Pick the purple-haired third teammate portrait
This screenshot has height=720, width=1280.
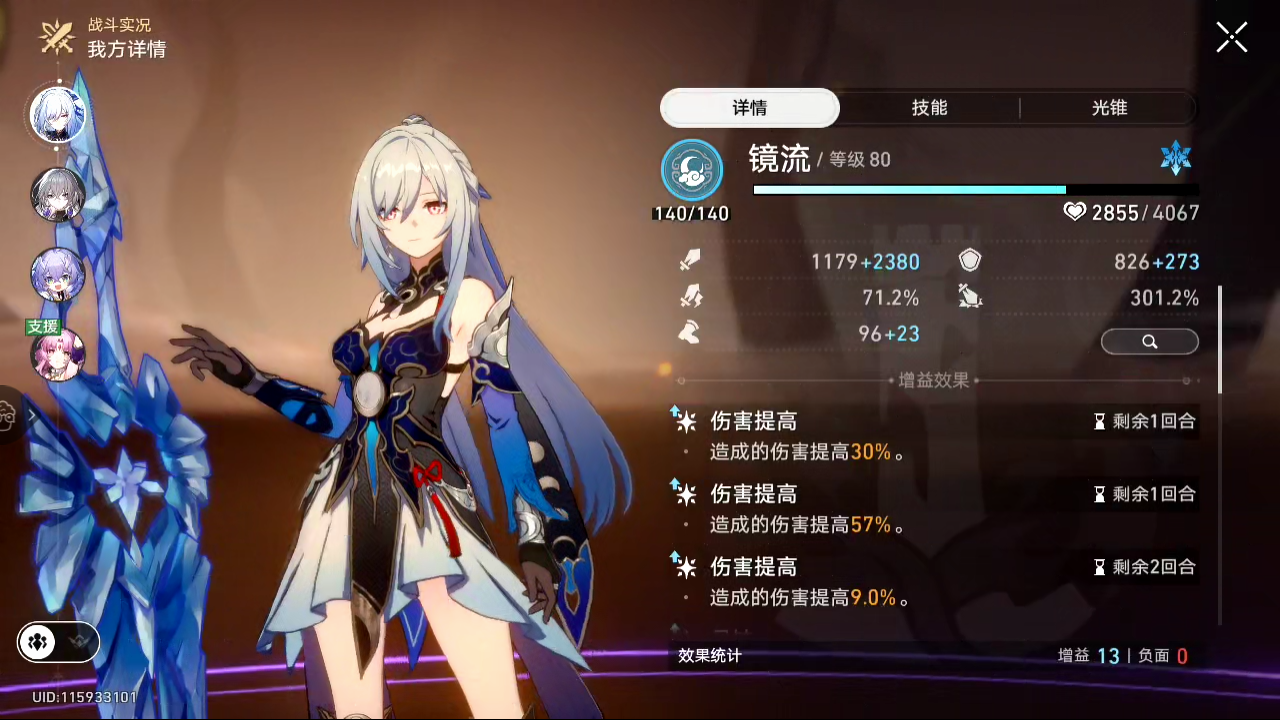point(57,274)
